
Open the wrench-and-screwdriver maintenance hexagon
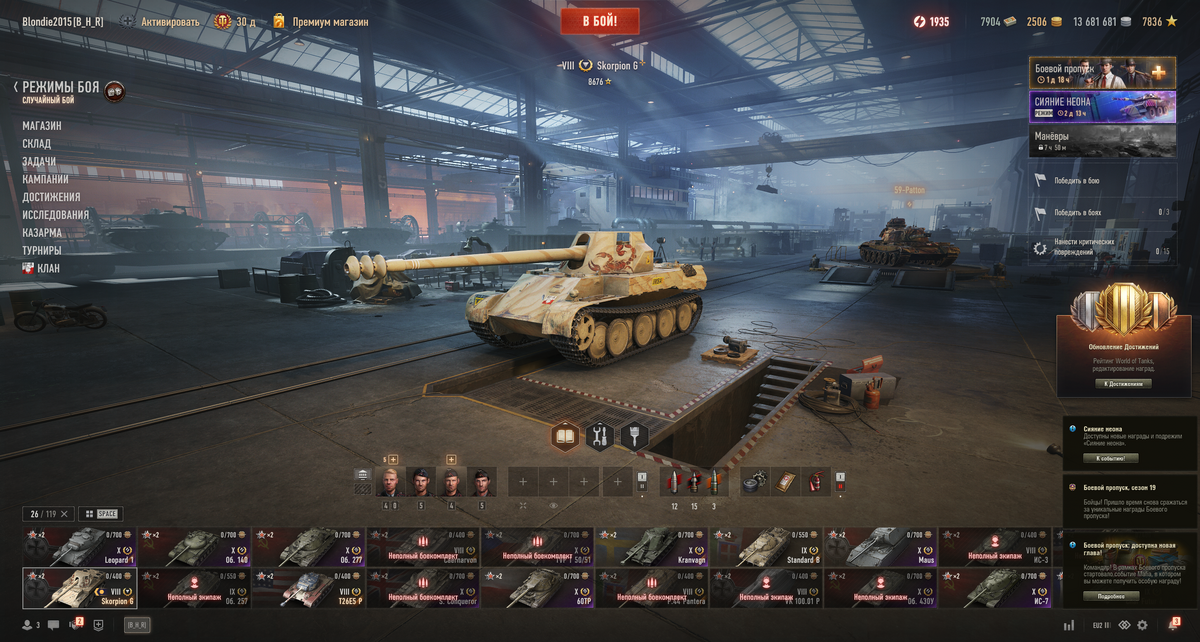click(x=600, y=437)
